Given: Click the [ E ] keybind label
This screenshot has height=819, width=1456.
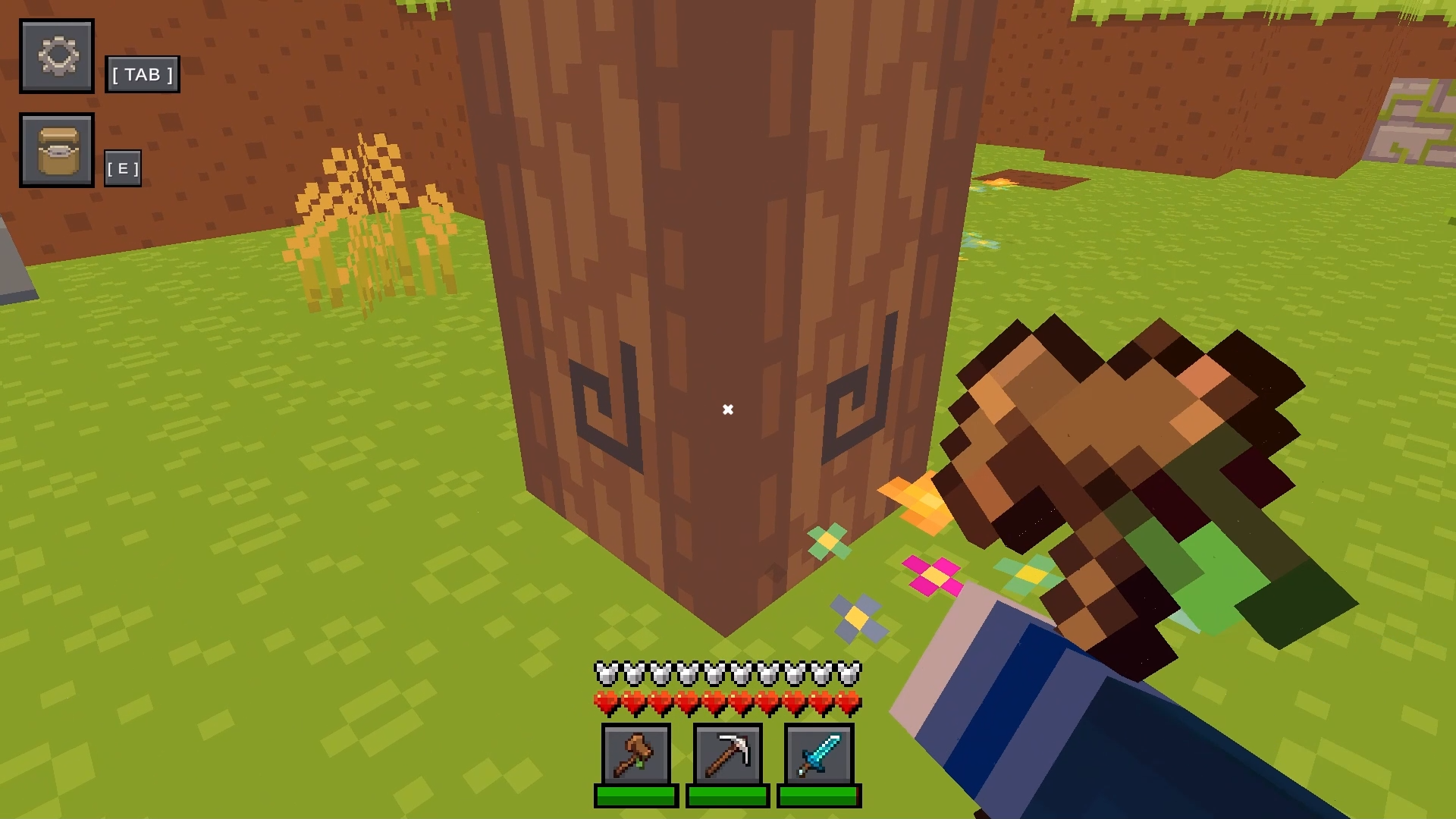Looking at the screenshot, I should 123,167.
